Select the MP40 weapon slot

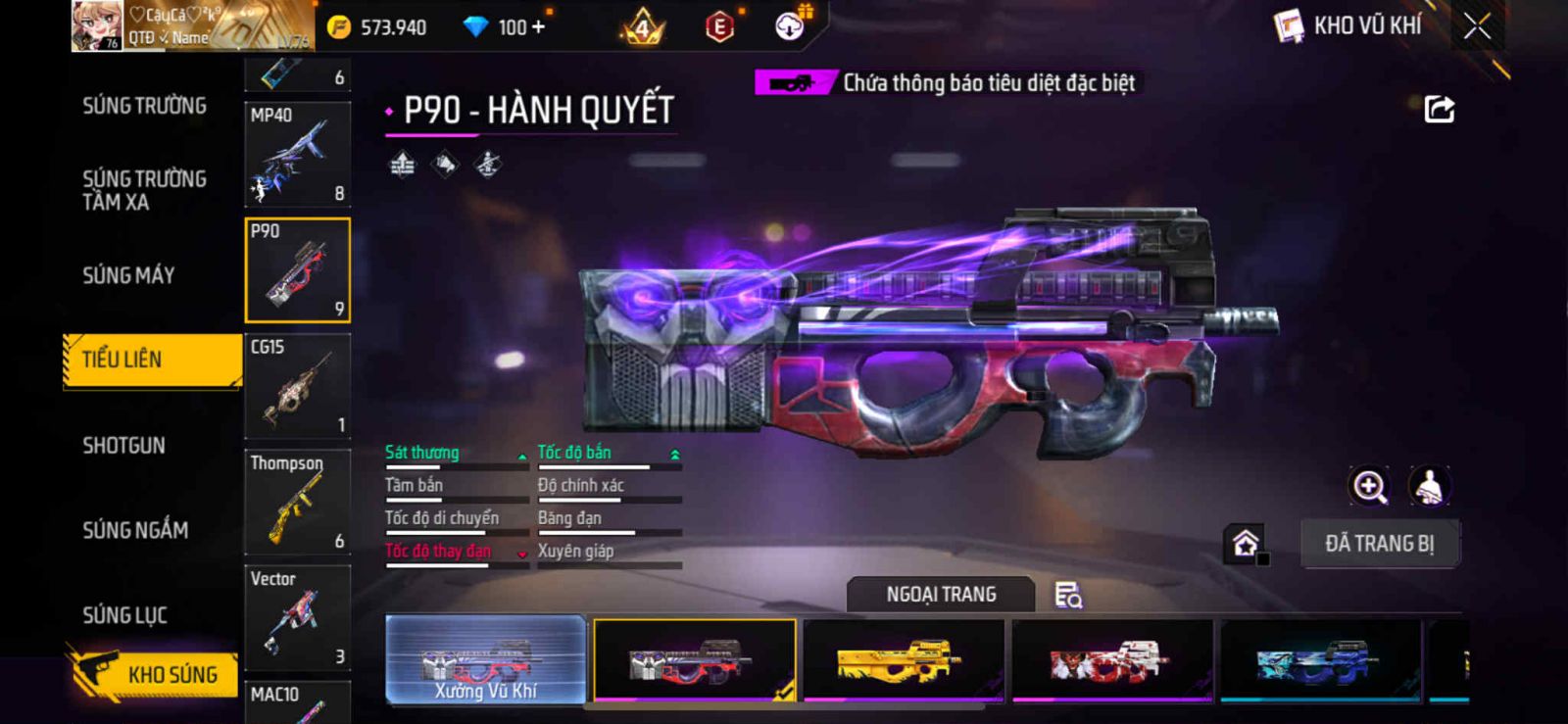coord(297,154)
